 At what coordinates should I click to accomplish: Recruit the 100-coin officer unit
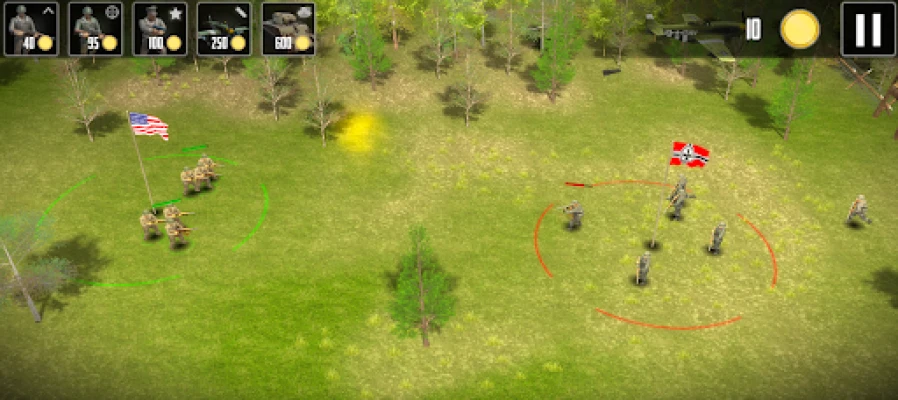pyautogui.click(x=159, y=28)
